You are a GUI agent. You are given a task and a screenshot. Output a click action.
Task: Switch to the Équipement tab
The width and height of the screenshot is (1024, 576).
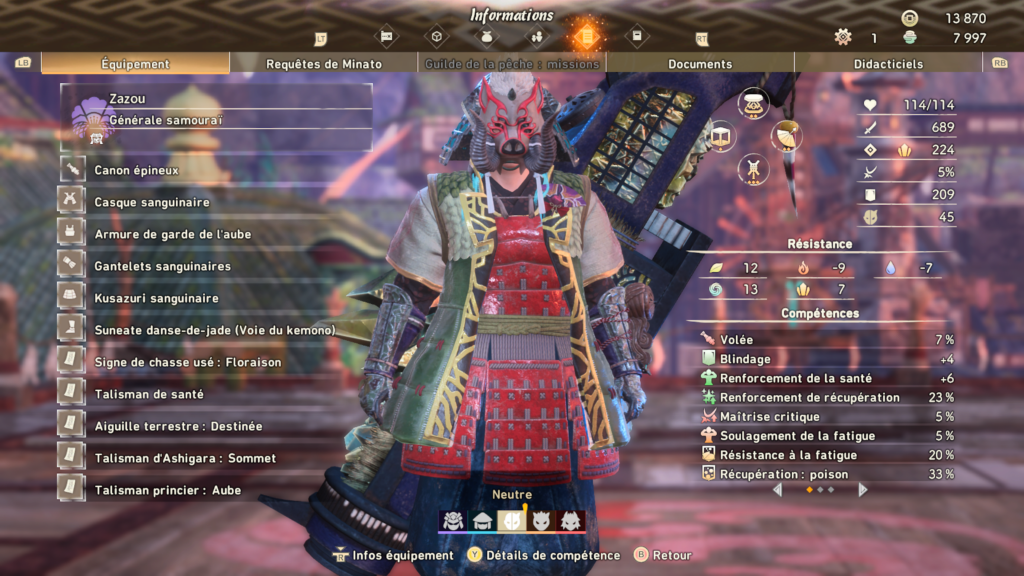coord(135,64)
